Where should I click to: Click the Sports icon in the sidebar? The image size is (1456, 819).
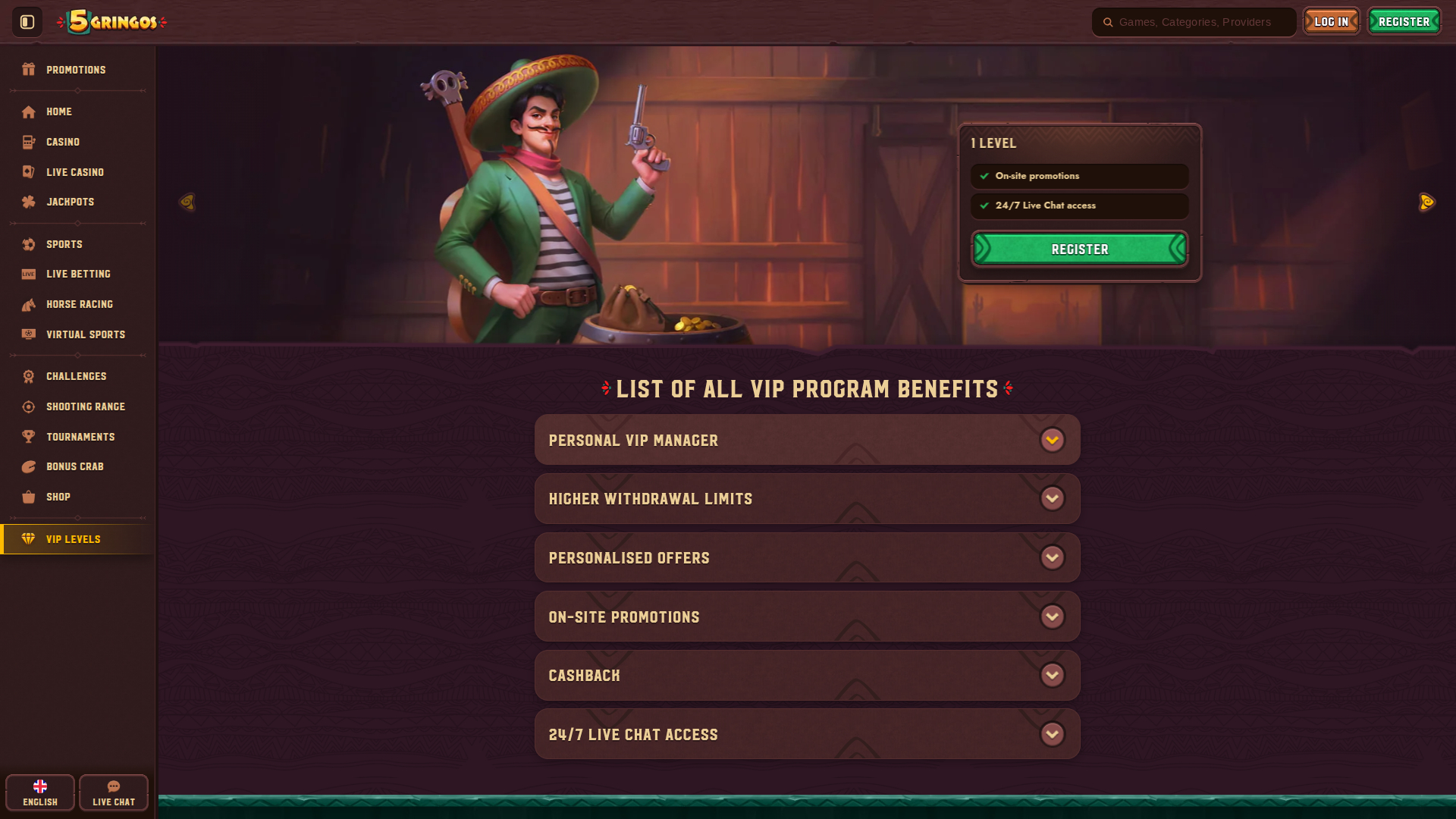tap(28, 244)
